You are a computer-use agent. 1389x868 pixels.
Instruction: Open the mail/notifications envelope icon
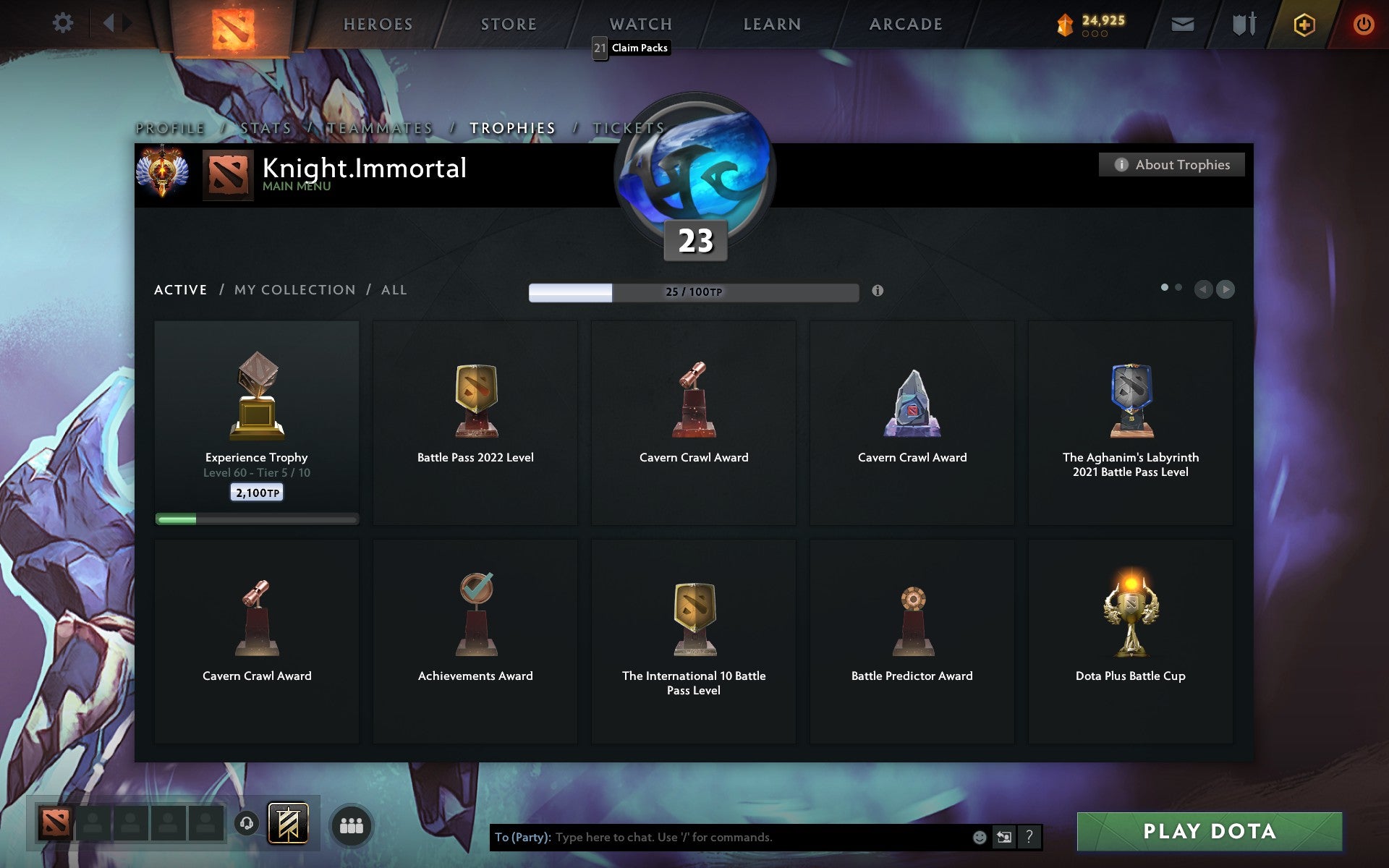[1182, 23]
